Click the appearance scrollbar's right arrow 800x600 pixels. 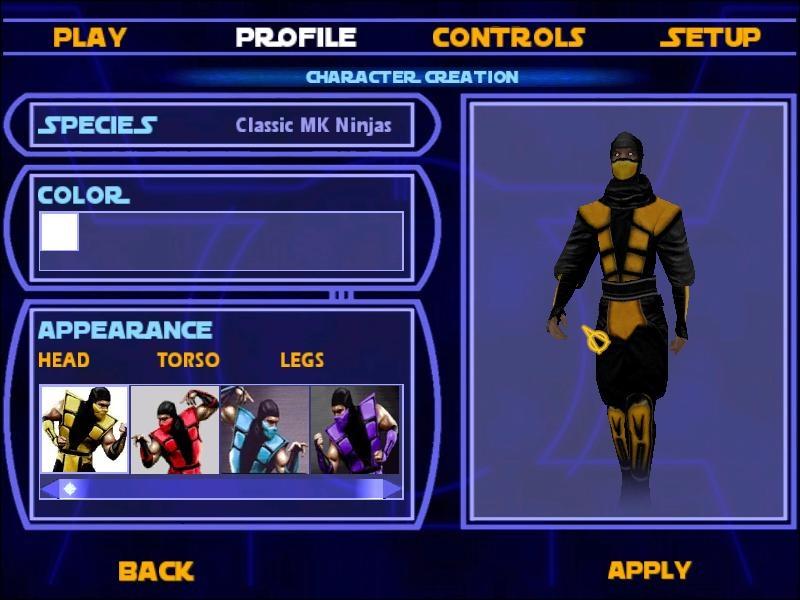point(393,488)
